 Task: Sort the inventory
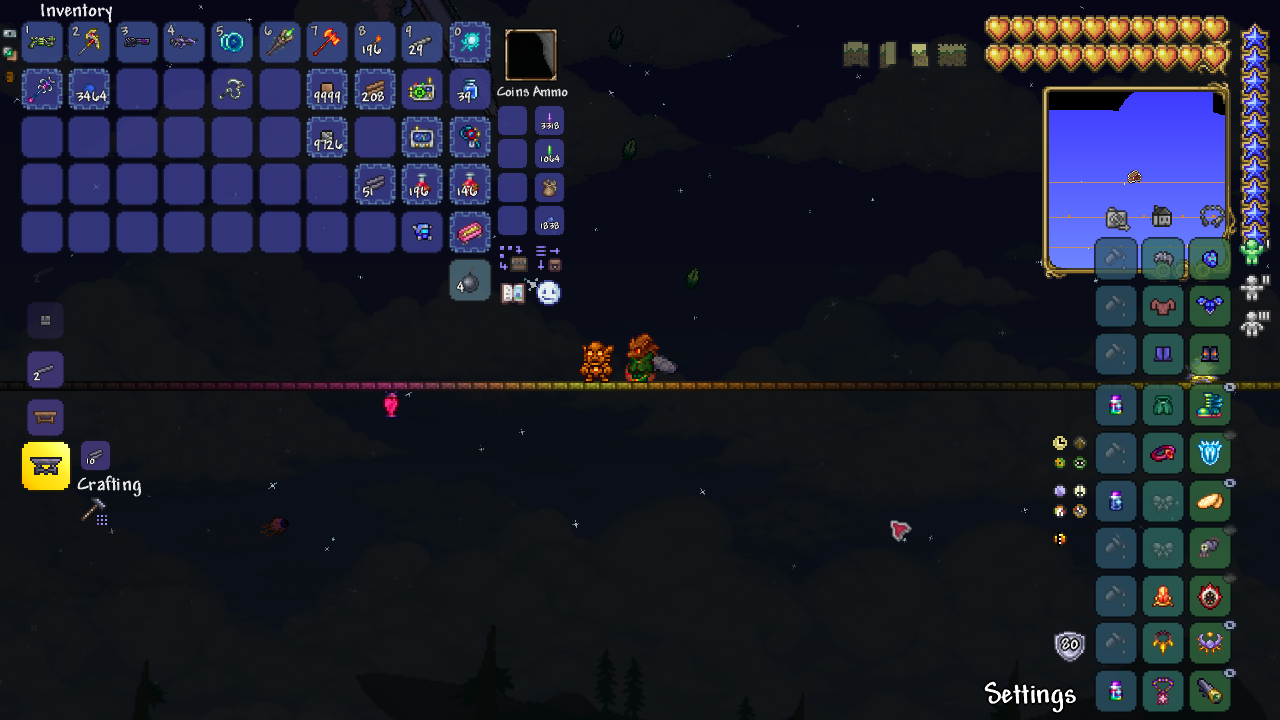tap(548, 258)
